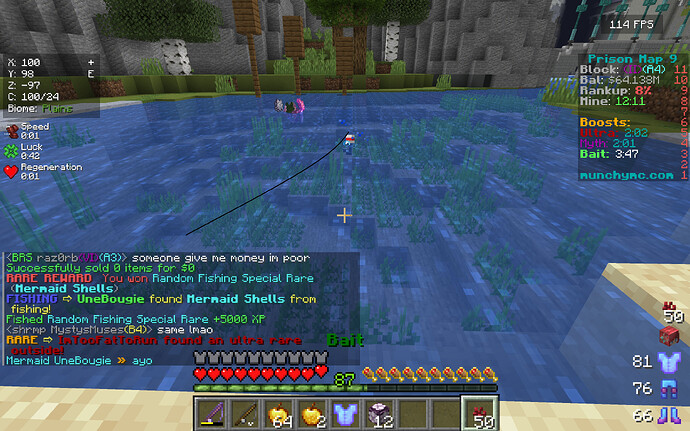This screenshot has height=431, width=690.
Task: Select the fishing rod hotbar slot
Action: click(243, 412)
